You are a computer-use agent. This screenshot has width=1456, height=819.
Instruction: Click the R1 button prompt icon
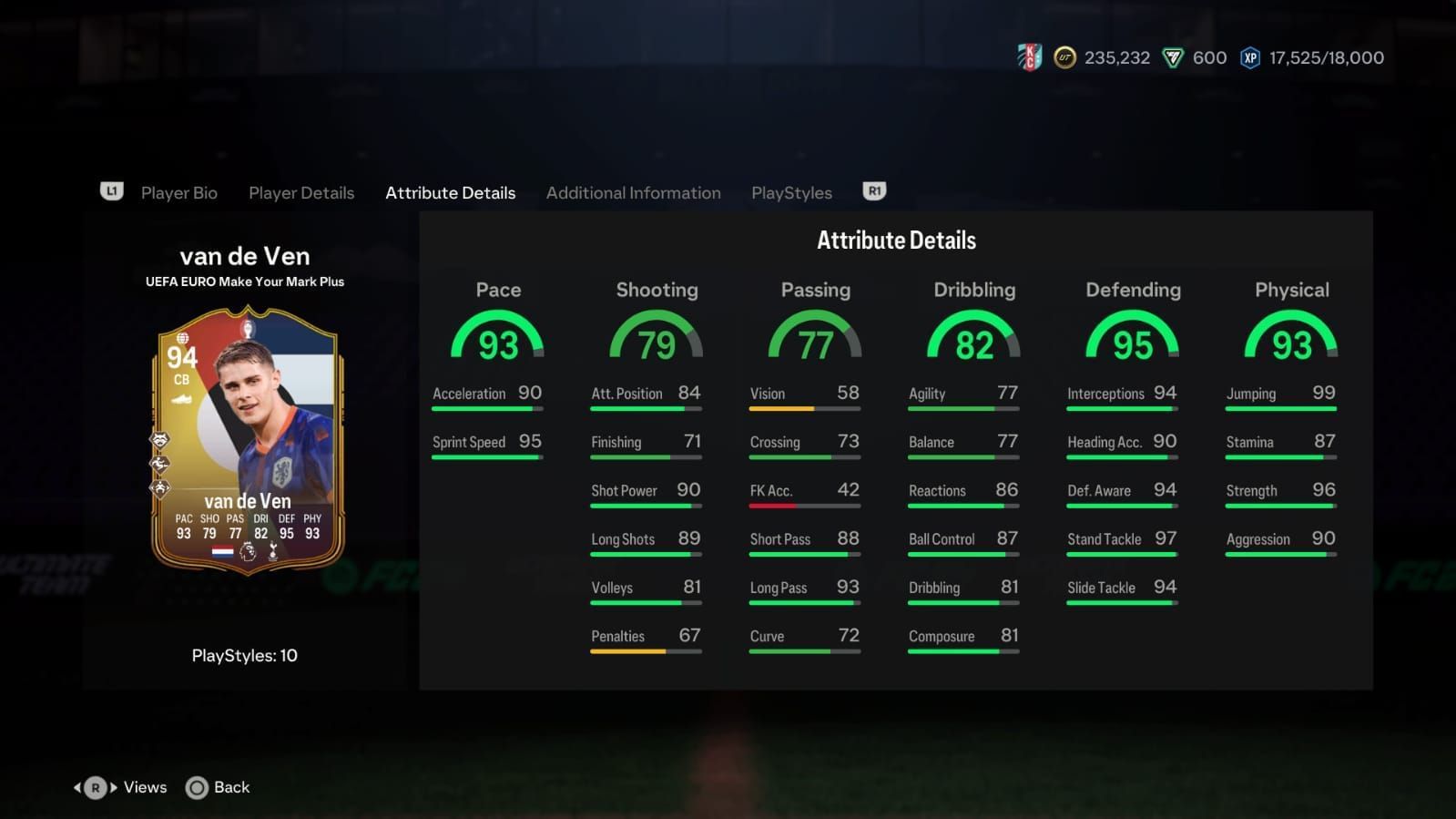873,191
